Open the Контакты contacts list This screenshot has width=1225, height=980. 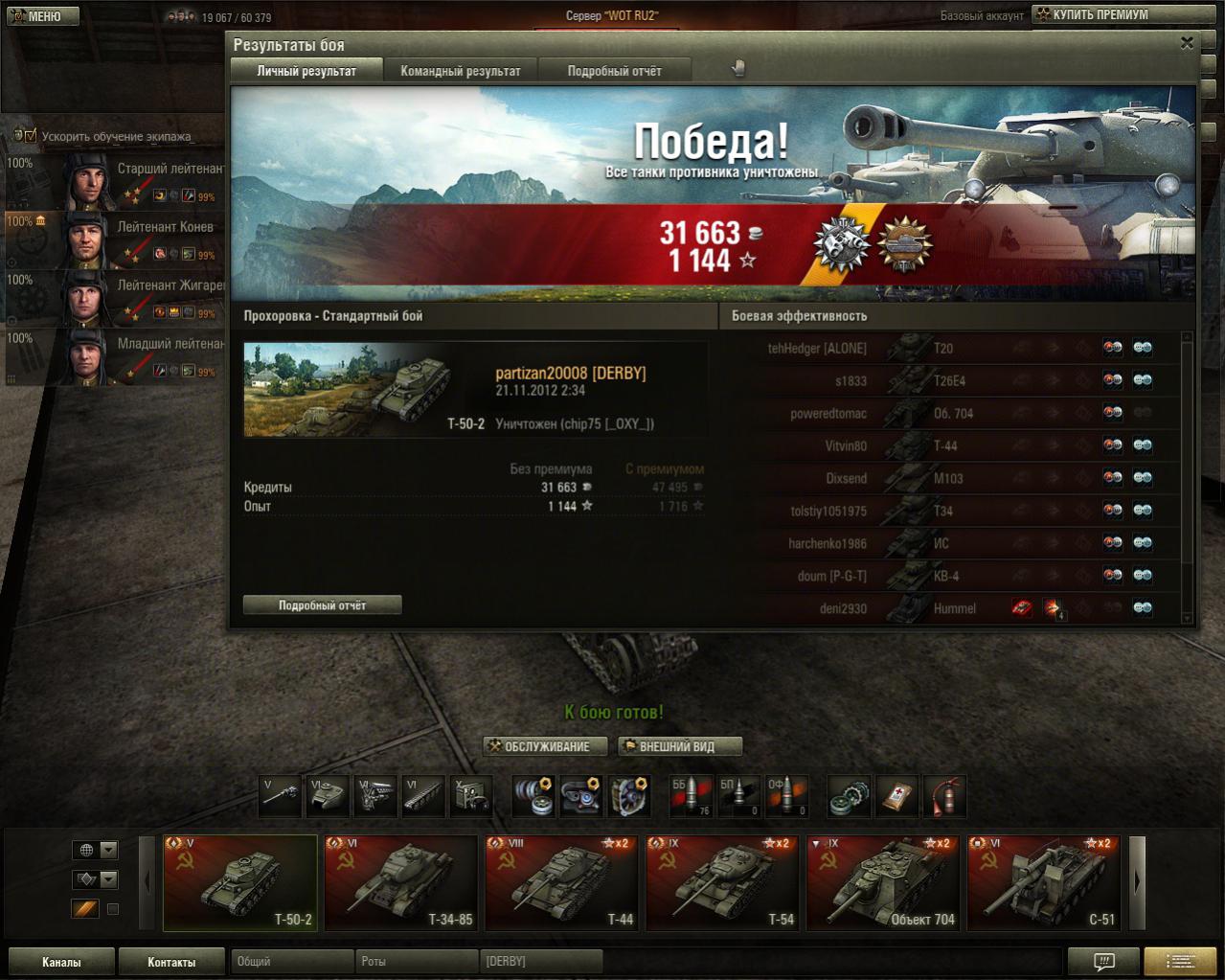coord(171,962)
